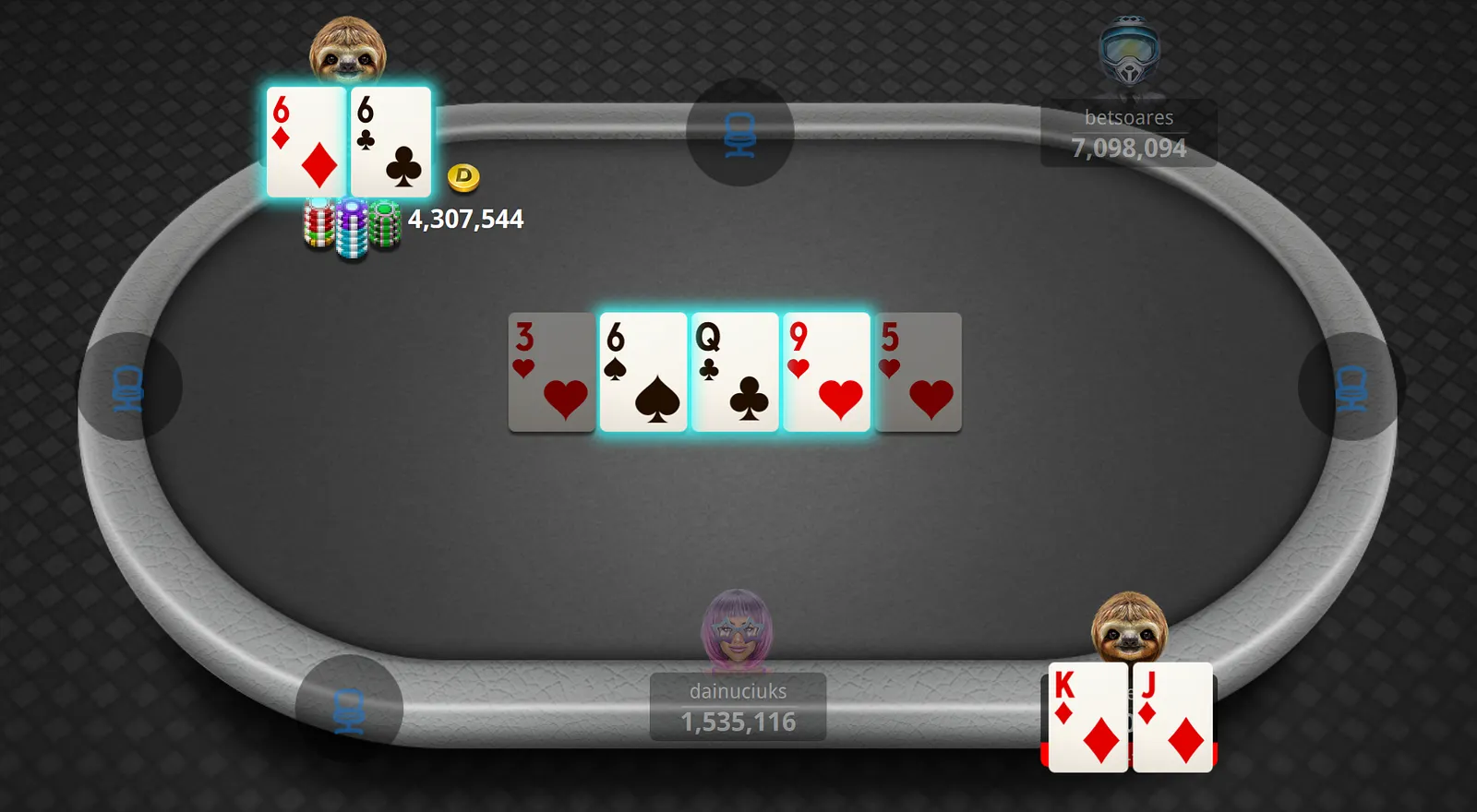
Task: Click the five of hearts community card
Action: [918, 373]
